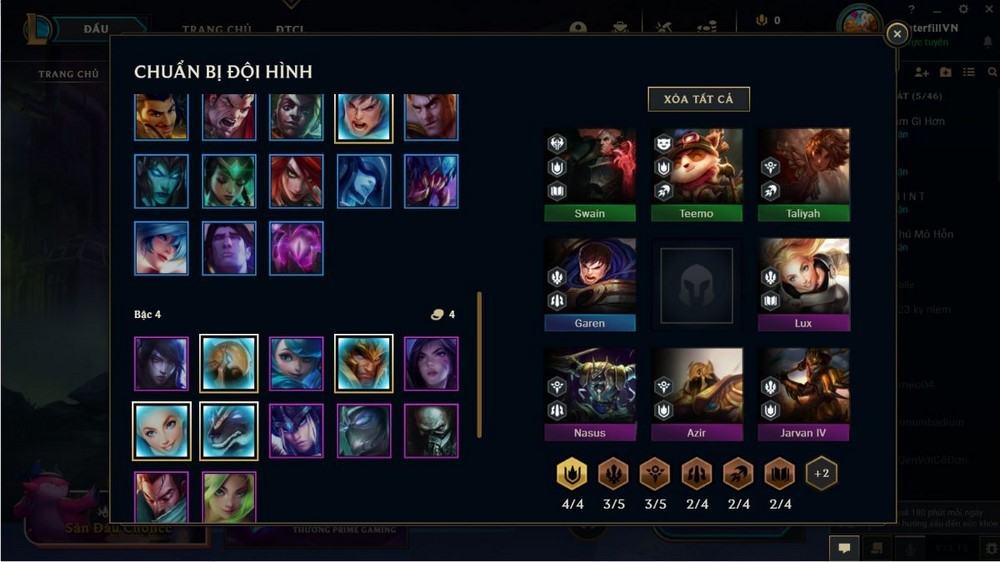The width and height of the screenshot is (1000, 562).
Task: Select the Teemo team slot
Action: pos(697,174)
